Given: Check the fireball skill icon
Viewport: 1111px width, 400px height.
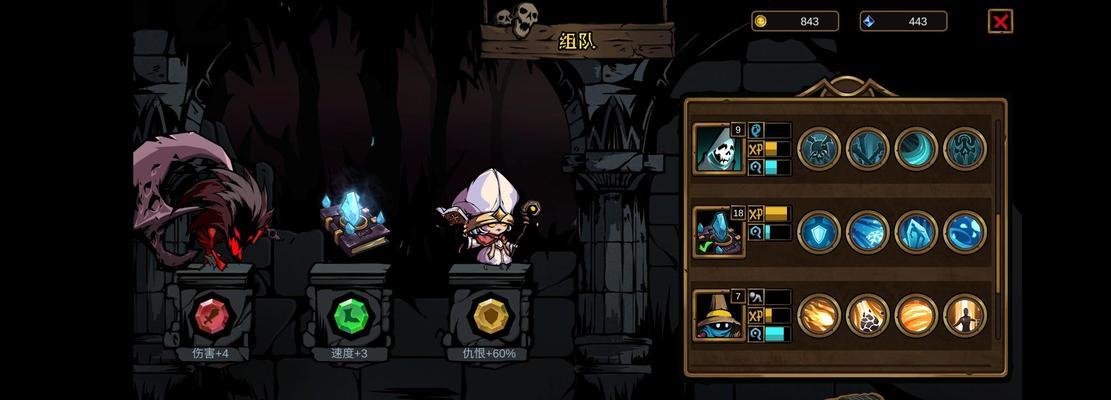Looking at the screenshot, I should pos(819,315).
